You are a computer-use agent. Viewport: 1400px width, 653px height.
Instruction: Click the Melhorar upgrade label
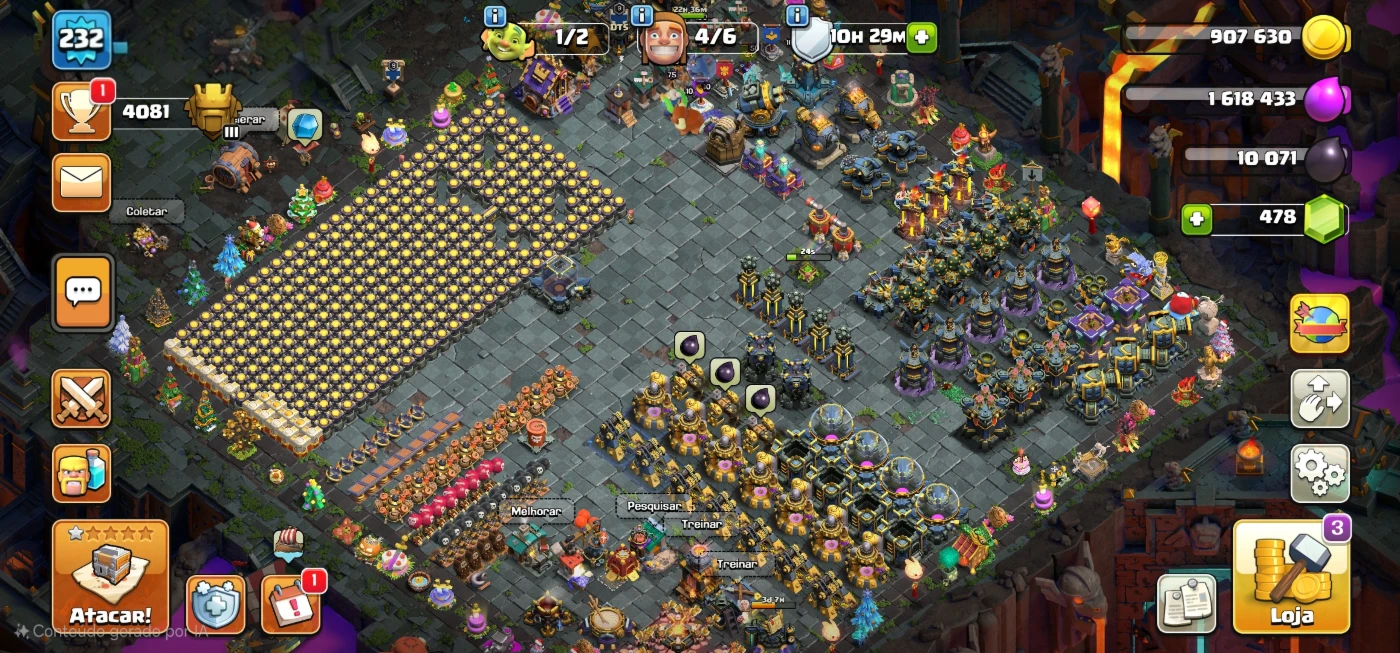pyautogui.click(x=536, y=511)
